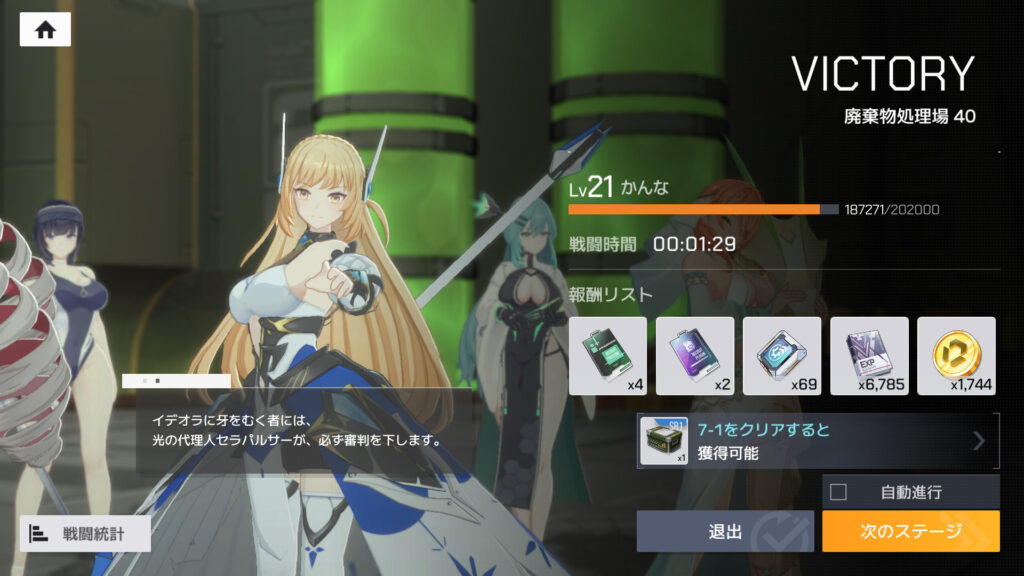
Task: View the gold coin reward x1,744
Action: coord(956,356)
